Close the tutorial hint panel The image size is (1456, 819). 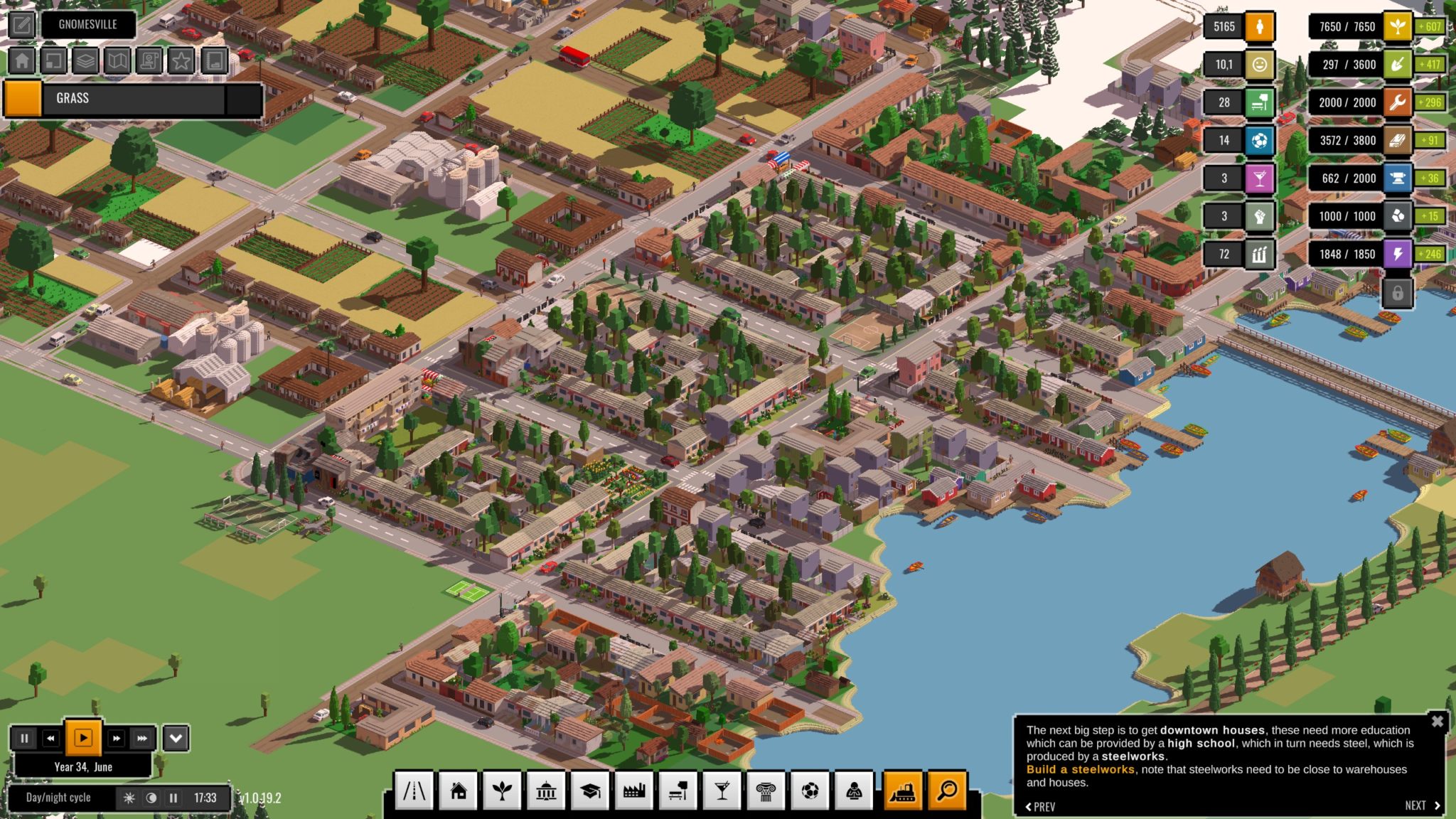click(1437, 722)
